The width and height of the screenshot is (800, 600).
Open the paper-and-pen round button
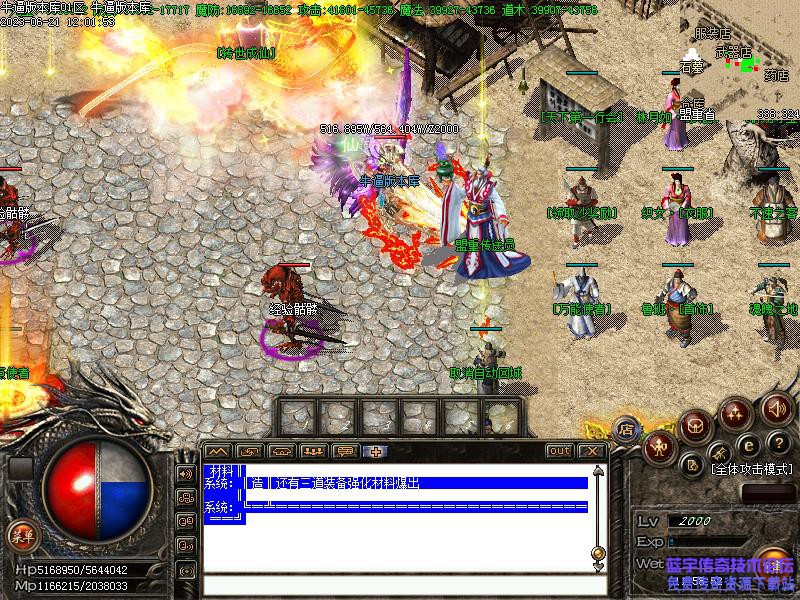(692, 464)
